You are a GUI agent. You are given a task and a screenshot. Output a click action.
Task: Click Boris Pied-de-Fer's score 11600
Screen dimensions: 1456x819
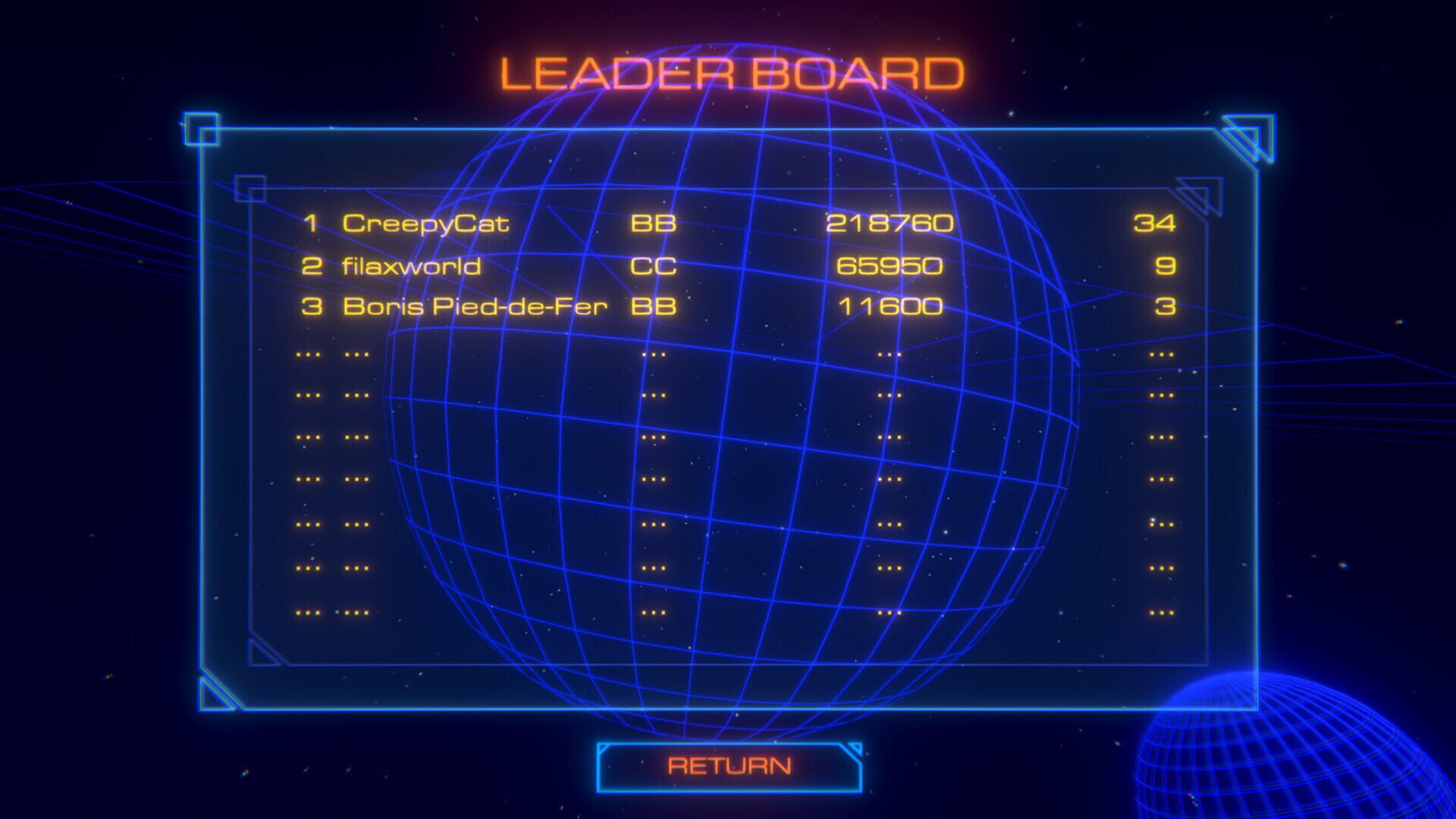tap(892, 307)
